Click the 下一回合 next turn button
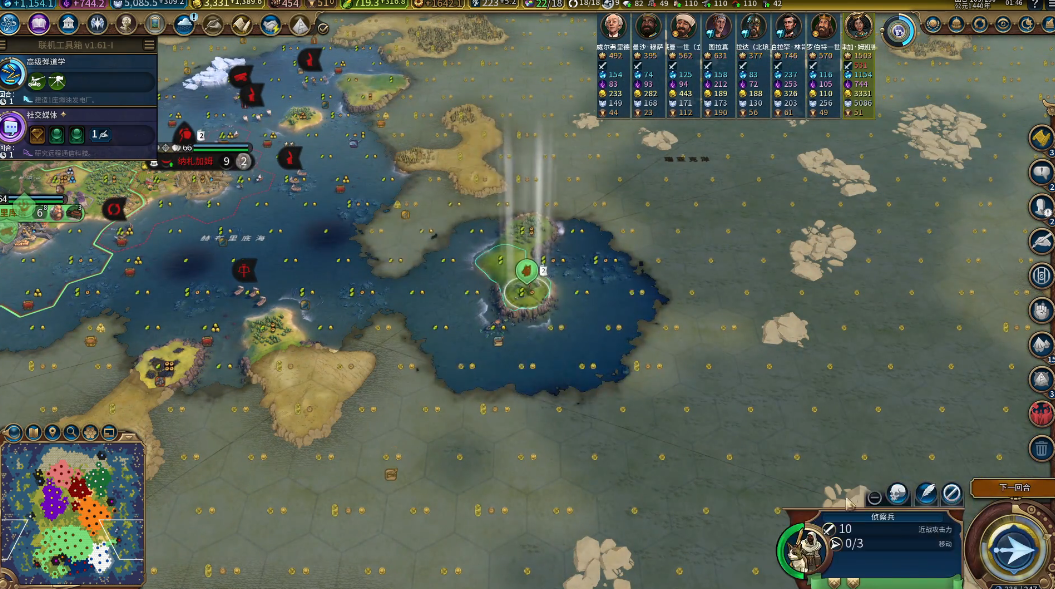The width and height of the screenshot is (1055, 589). tap(1012, 487)
